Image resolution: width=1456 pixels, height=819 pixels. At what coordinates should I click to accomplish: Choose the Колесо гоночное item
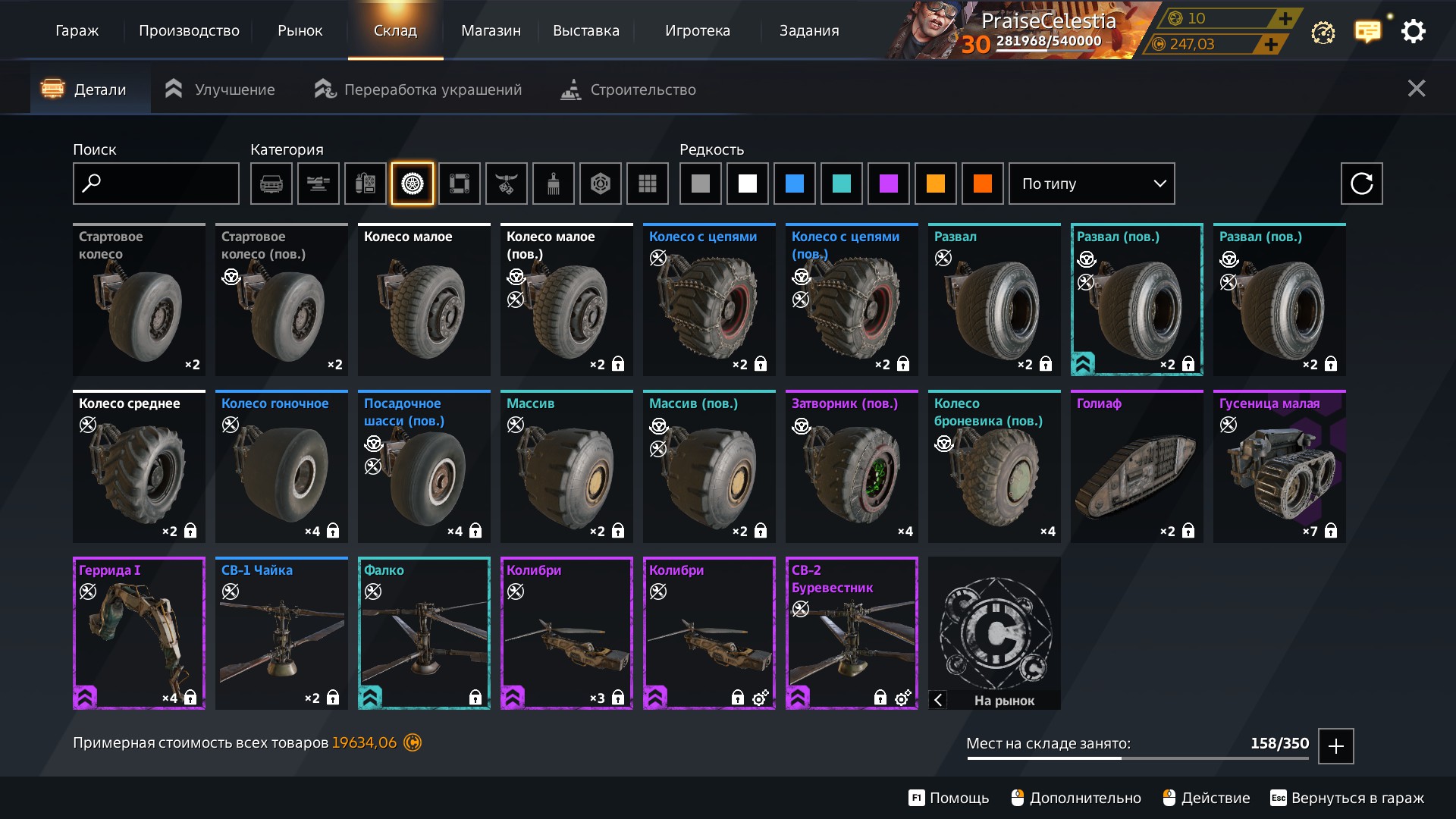pyautogui.click(x=281, y=467)
